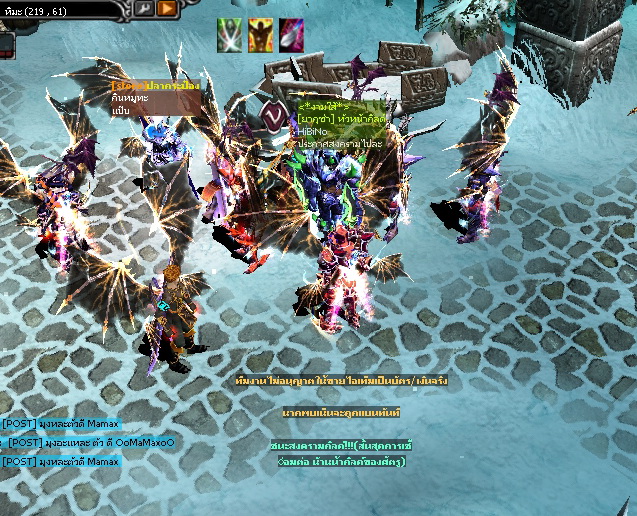Open settings with the wrench button

tap(143, 9)
